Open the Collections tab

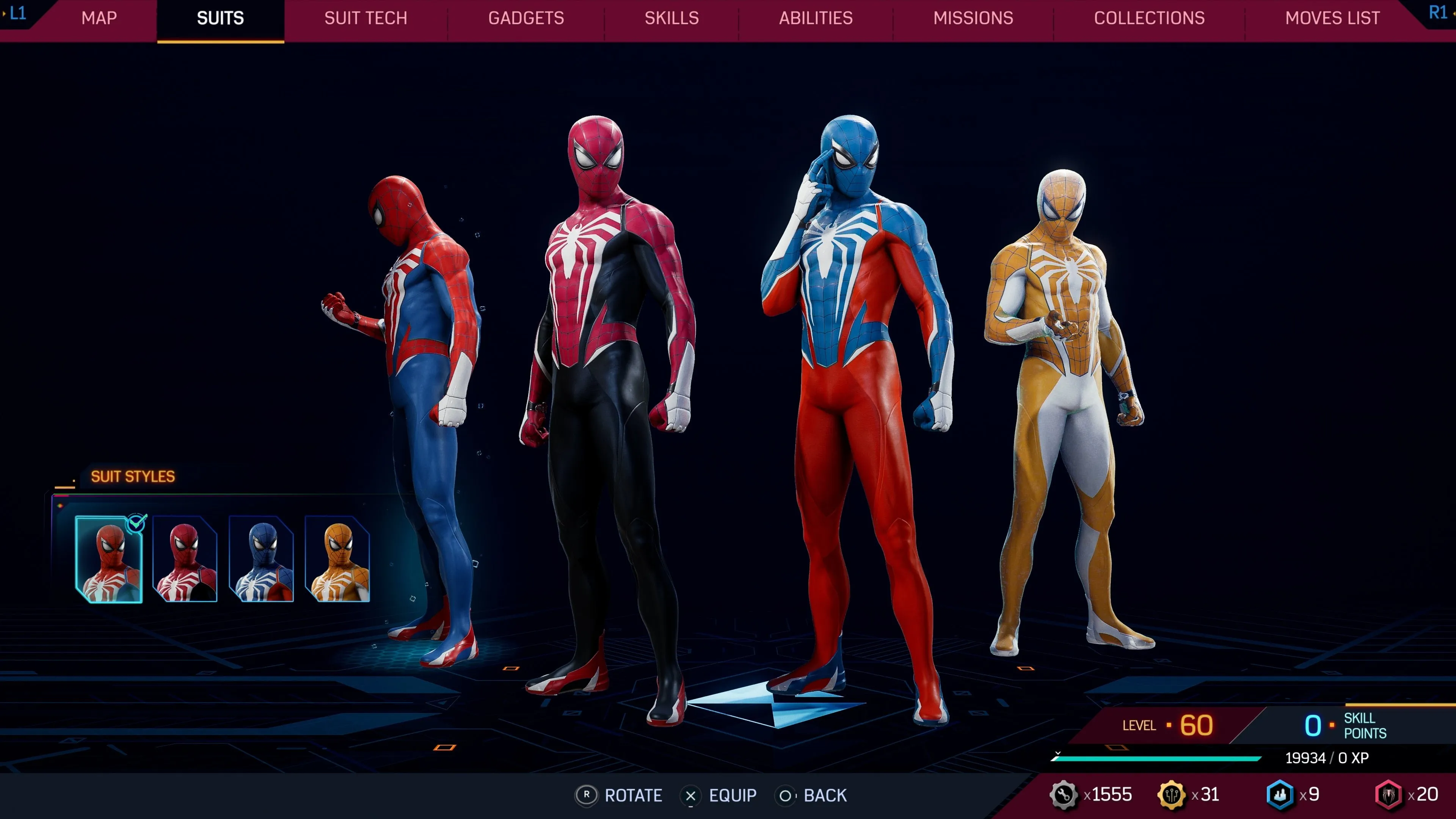coord(1149,19)
